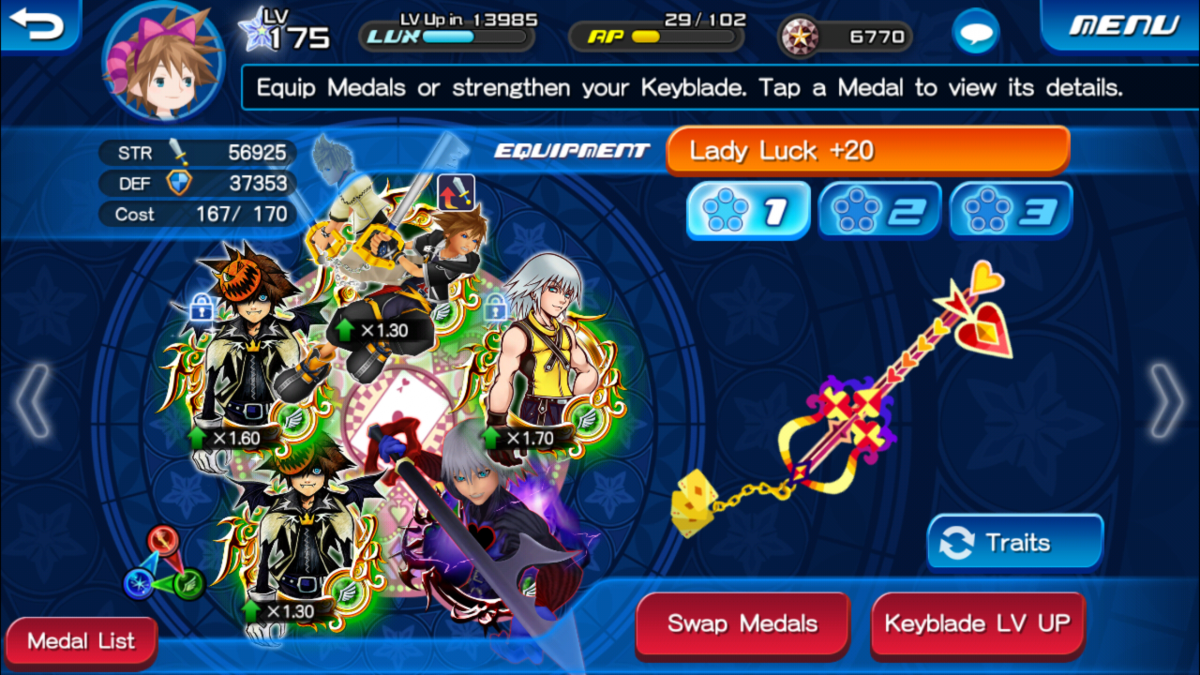This screenshot has height=675, width=1200.
Task: Tap the red-blue-green attribute triangle icon
Action: (164, 564)
